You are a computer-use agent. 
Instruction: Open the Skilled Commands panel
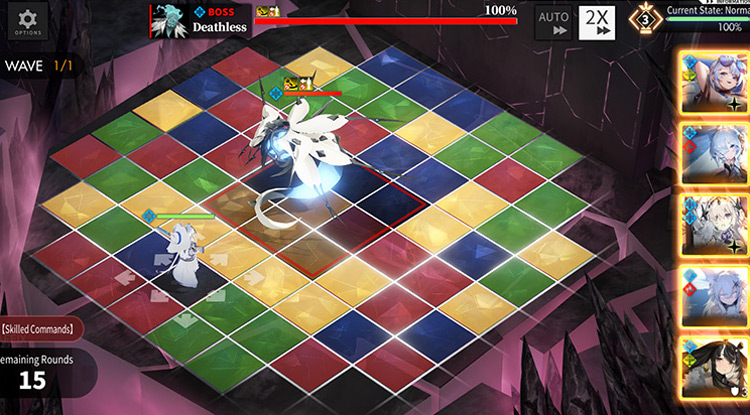click(x=38, y=328)
